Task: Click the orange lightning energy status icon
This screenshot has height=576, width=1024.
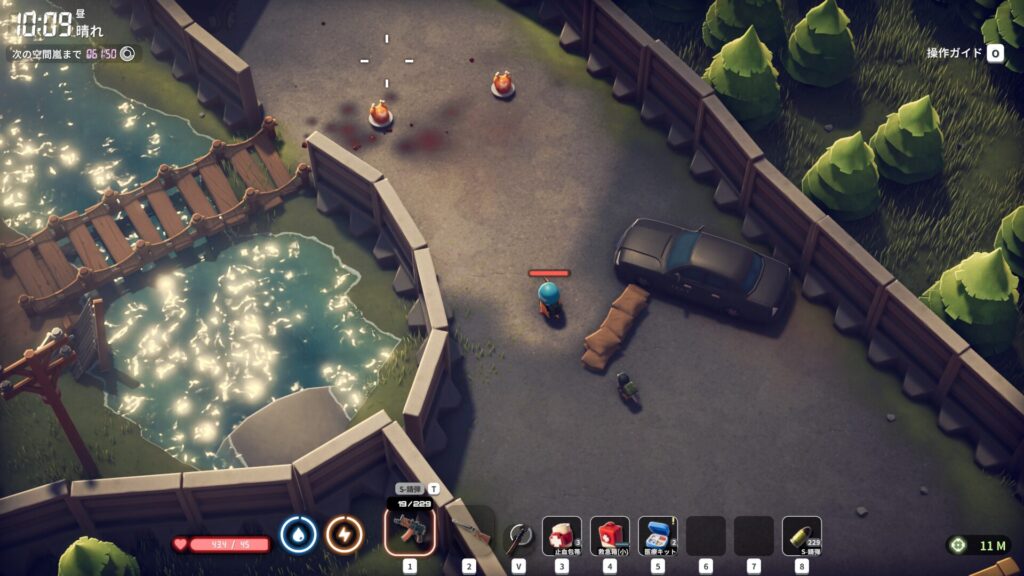Action: click(x=344, y=535)
